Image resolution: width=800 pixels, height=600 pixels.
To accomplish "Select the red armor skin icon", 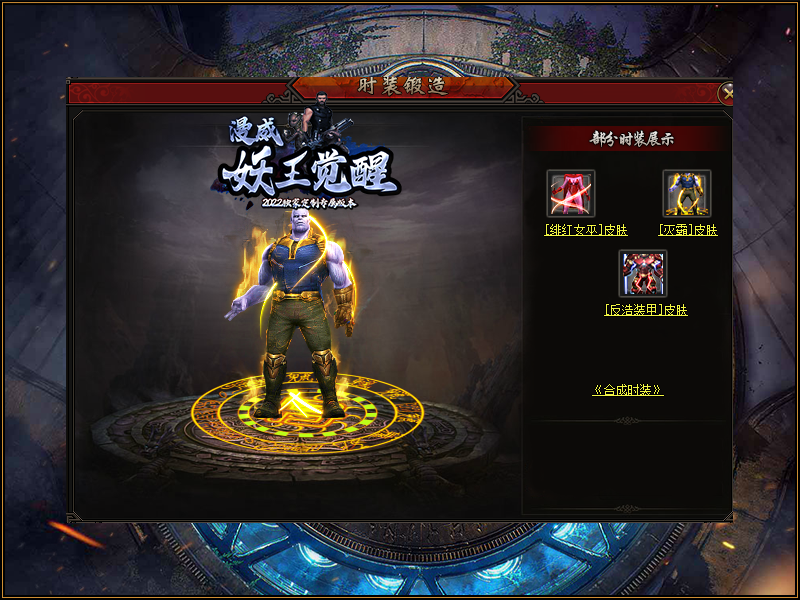I will click(x=642, y=274).
